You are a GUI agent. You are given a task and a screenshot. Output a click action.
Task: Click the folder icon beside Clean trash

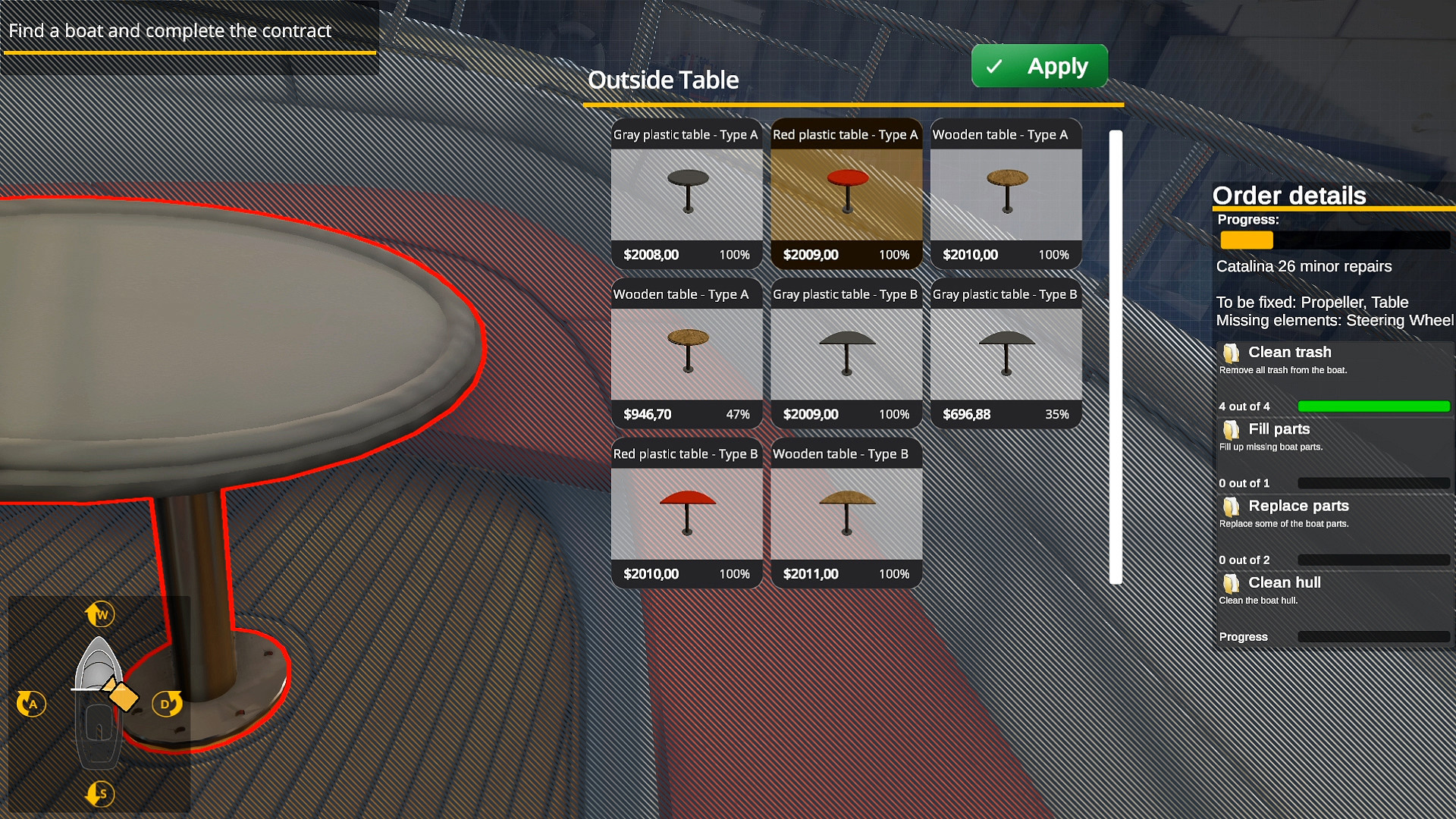click(x=1232, y=353)
